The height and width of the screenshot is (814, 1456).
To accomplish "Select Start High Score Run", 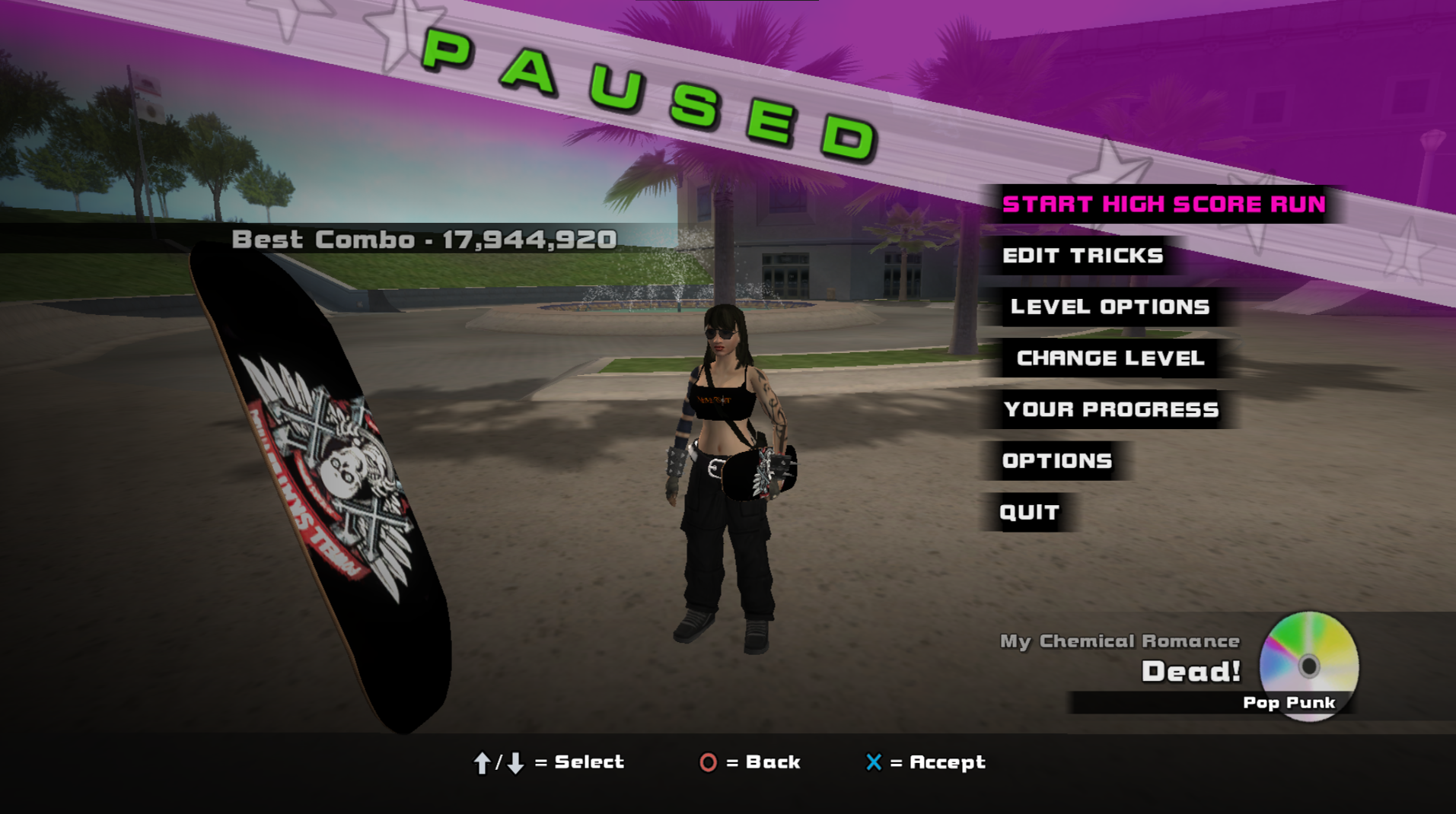I will [1163, 204].
